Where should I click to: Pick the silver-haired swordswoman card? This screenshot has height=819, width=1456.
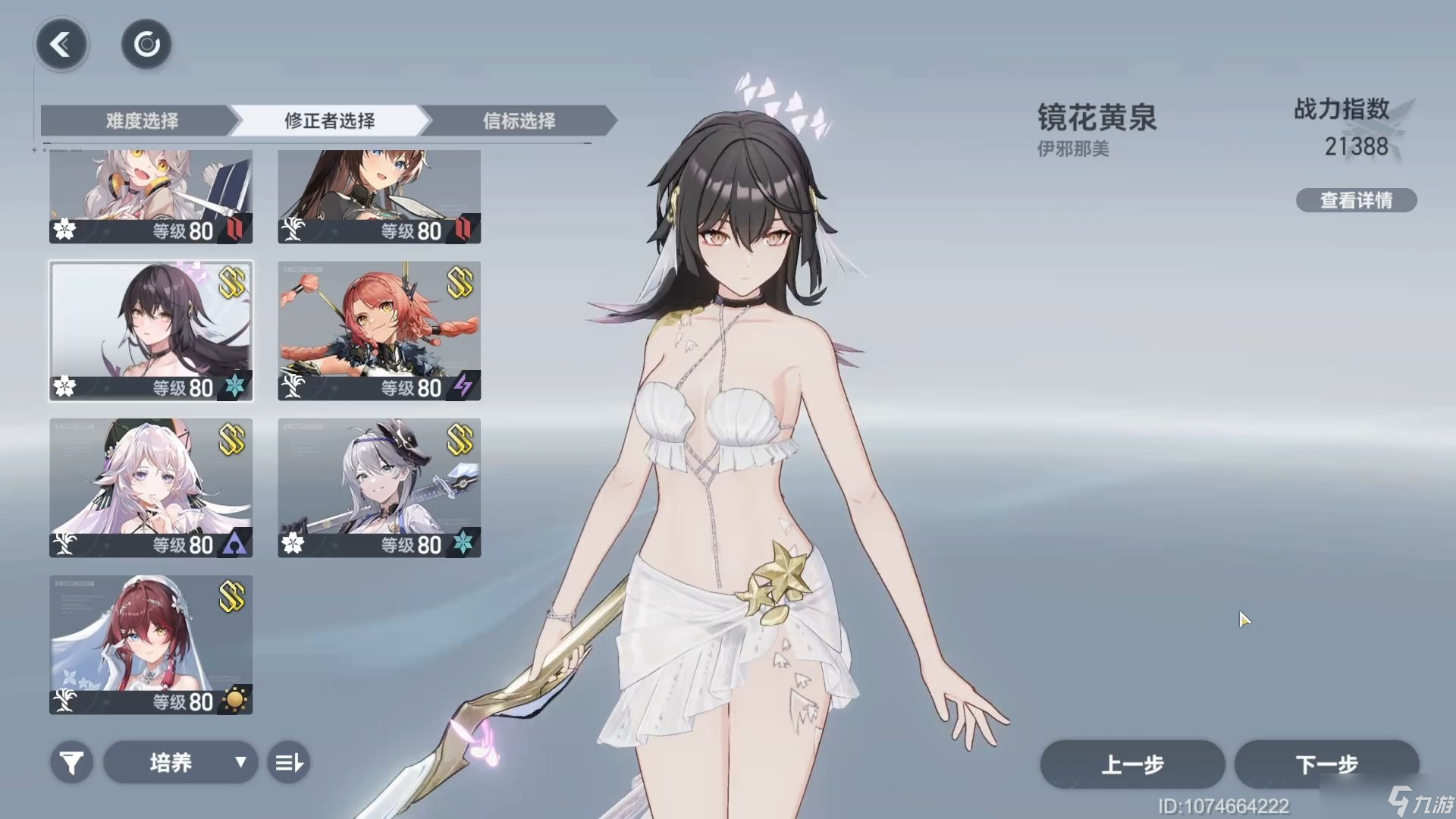(x=379, y=488)
